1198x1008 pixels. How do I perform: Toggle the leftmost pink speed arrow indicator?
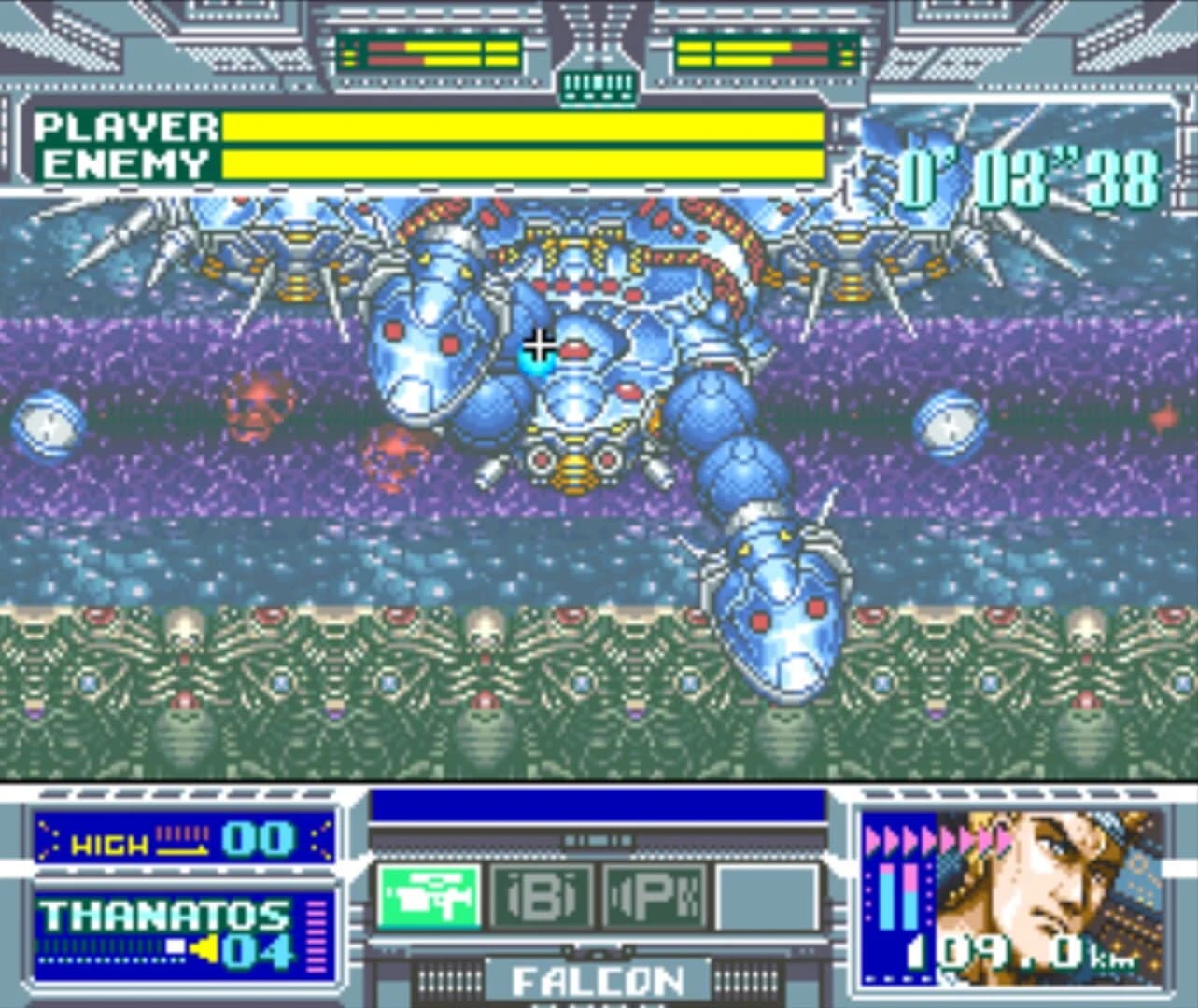click(x=870, y=840)
